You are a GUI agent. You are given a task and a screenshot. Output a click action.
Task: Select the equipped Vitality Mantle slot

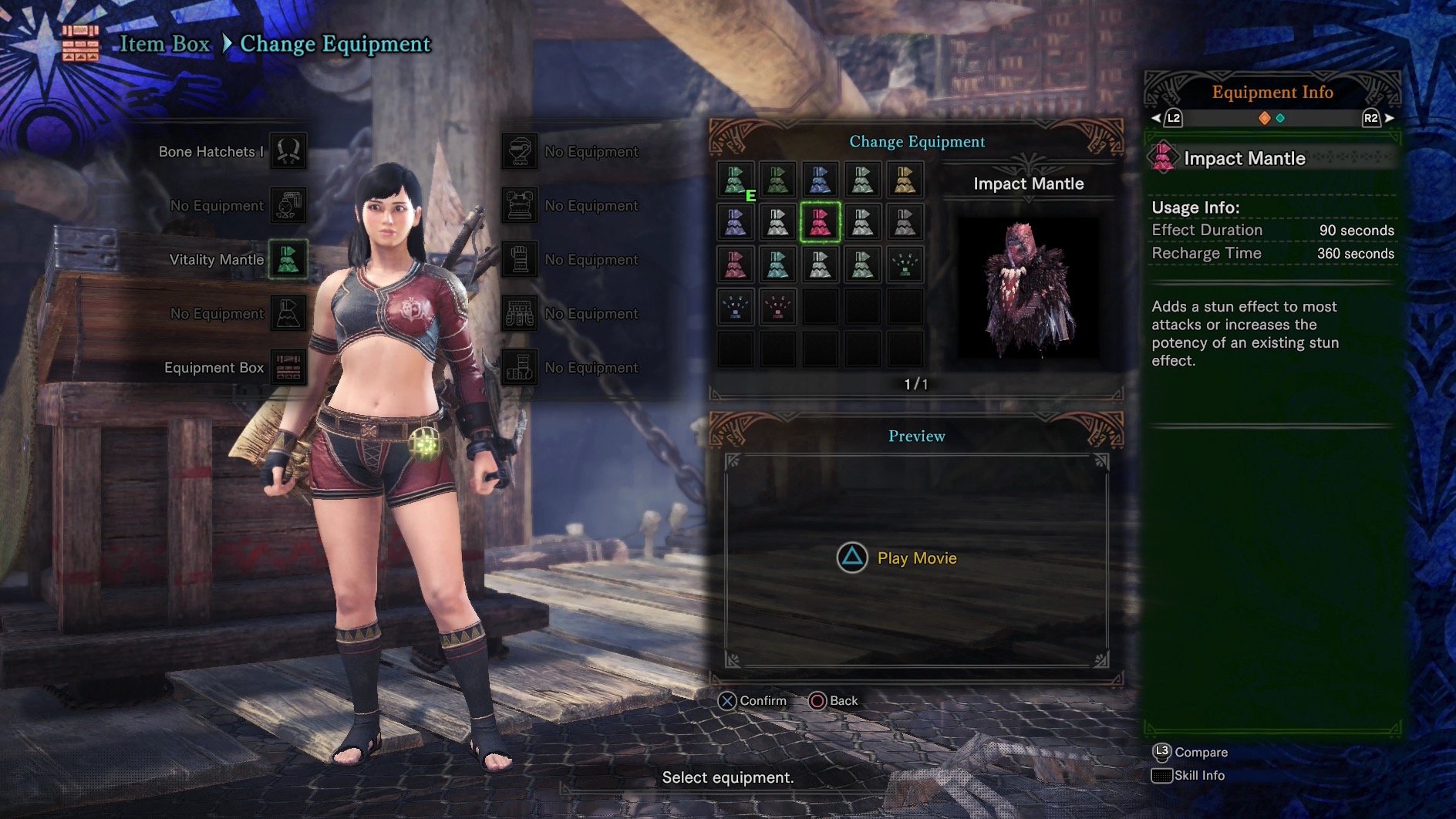pos(288,259)
